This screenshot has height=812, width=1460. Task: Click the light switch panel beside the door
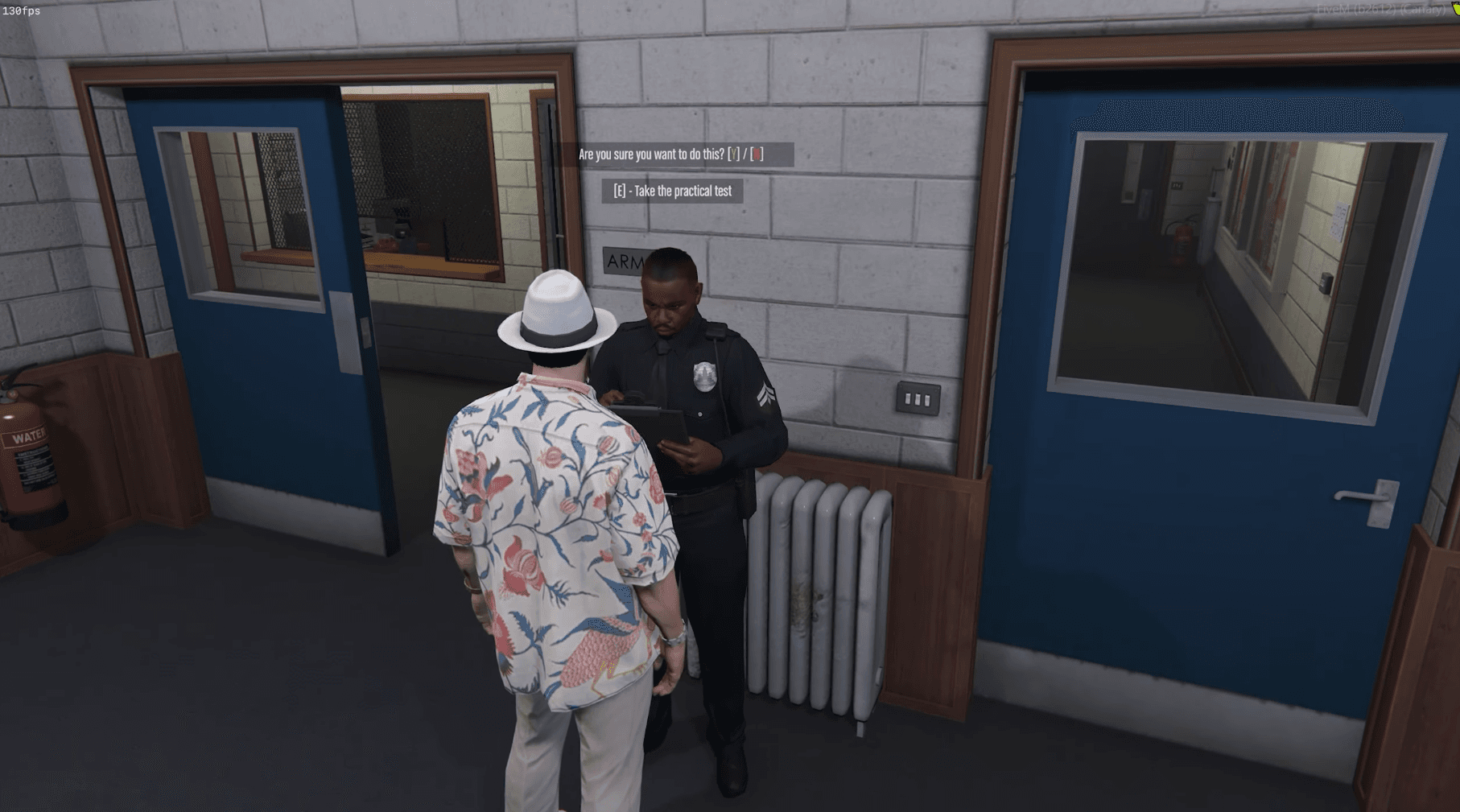click(918, 397)
